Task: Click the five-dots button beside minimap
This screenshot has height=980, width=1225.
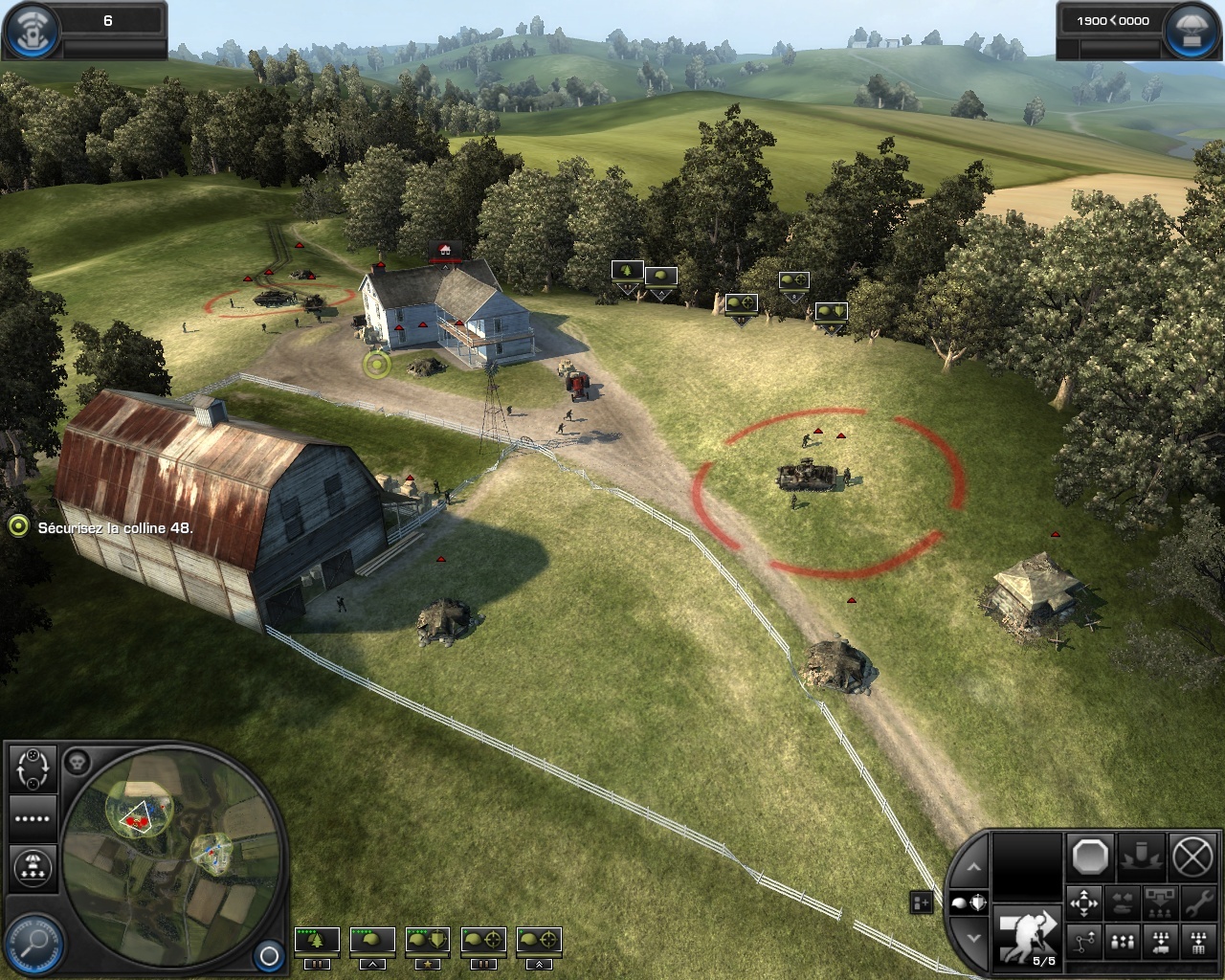Action: click(x=33, y=818)
